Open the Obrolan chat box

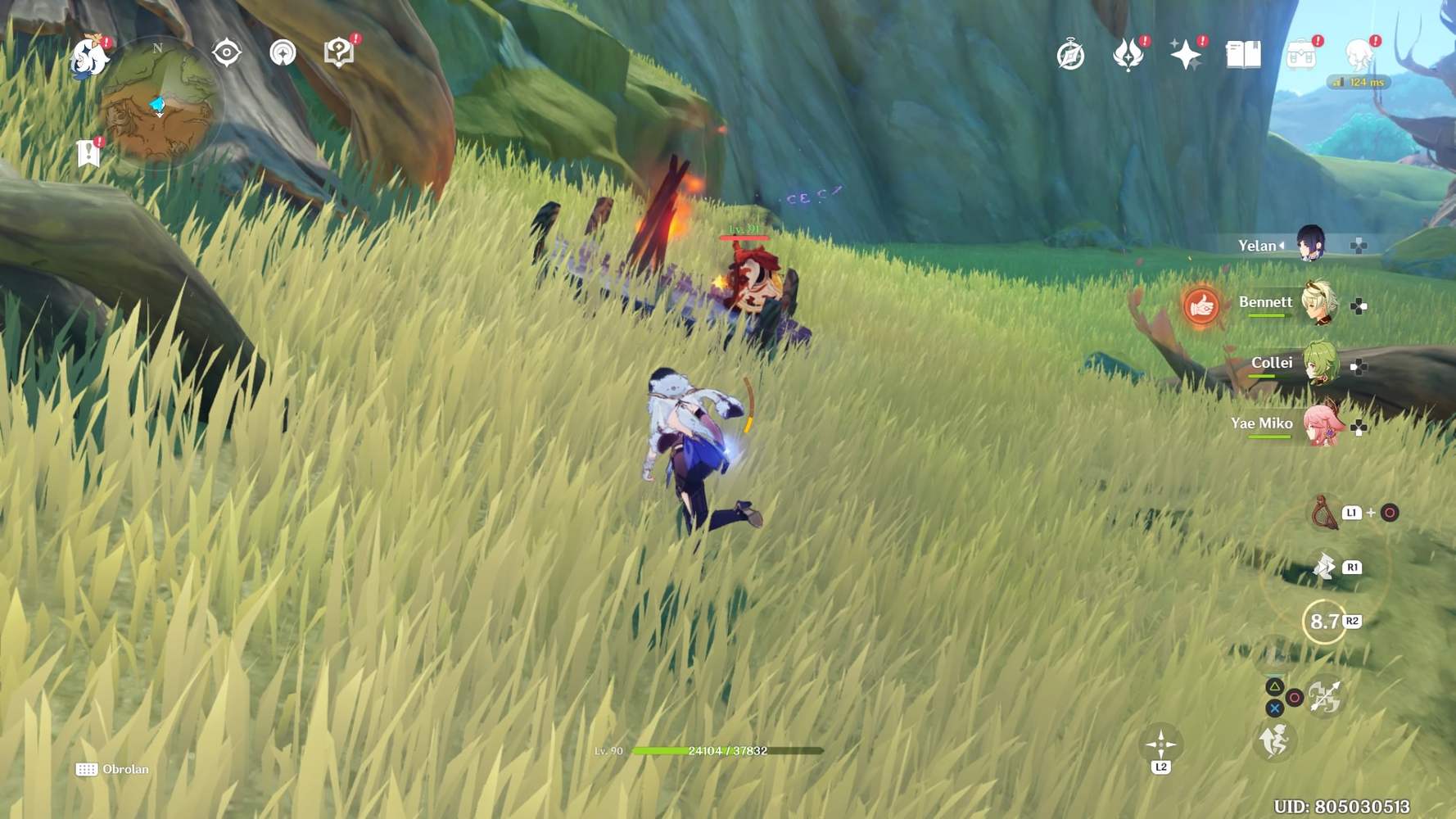(113, 769)
